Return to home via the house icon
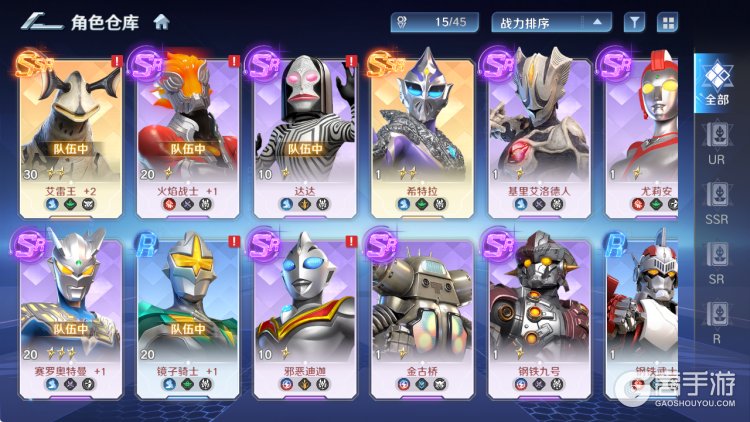750x422 pixels. (162, 21)
